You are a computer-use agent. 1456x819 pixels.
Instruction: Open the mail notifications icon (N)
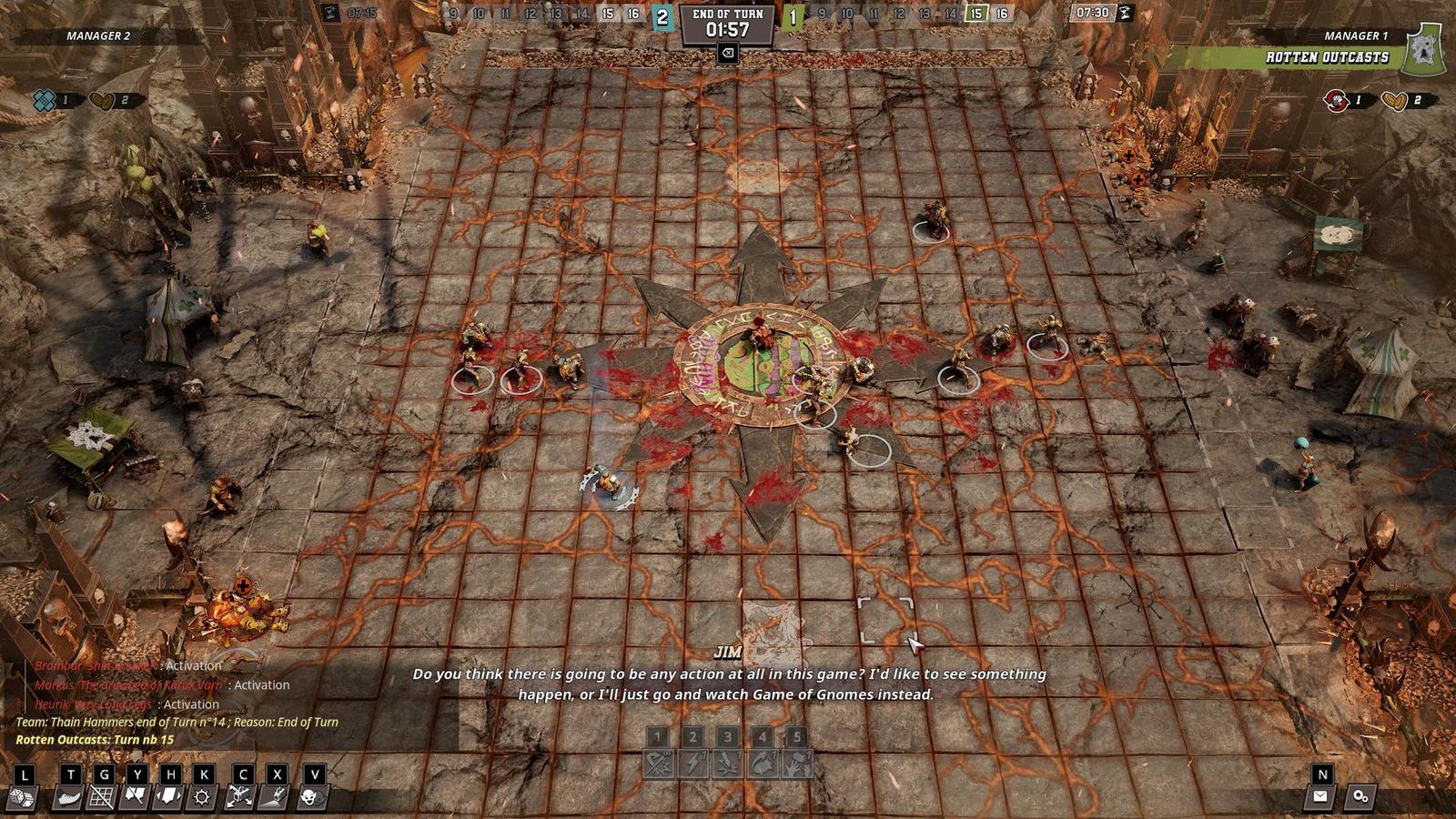(x=1320, y=796)
